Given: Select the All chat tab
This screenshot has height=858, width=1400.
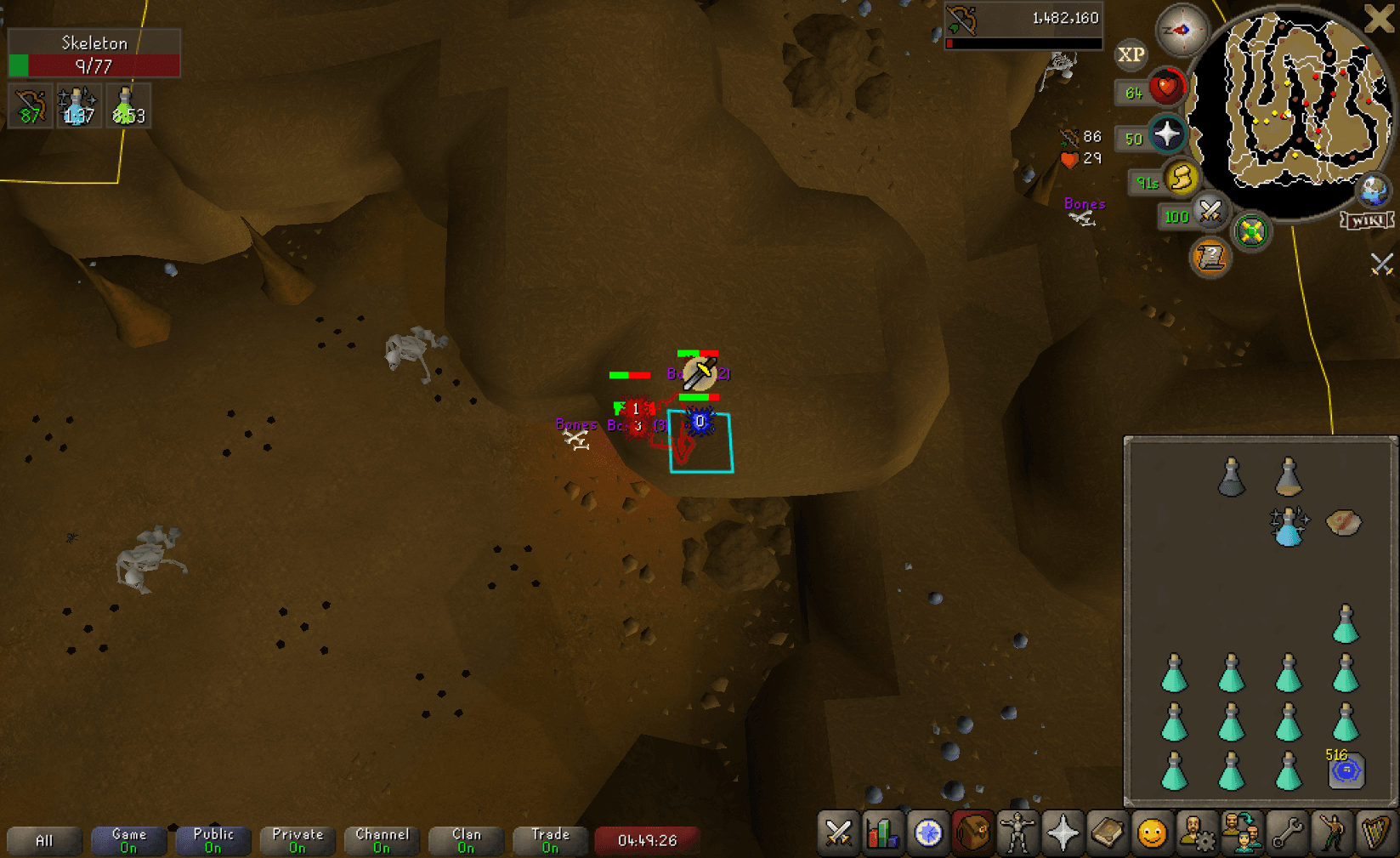Looking at the screenshot, I should click(x=44, y=840).
